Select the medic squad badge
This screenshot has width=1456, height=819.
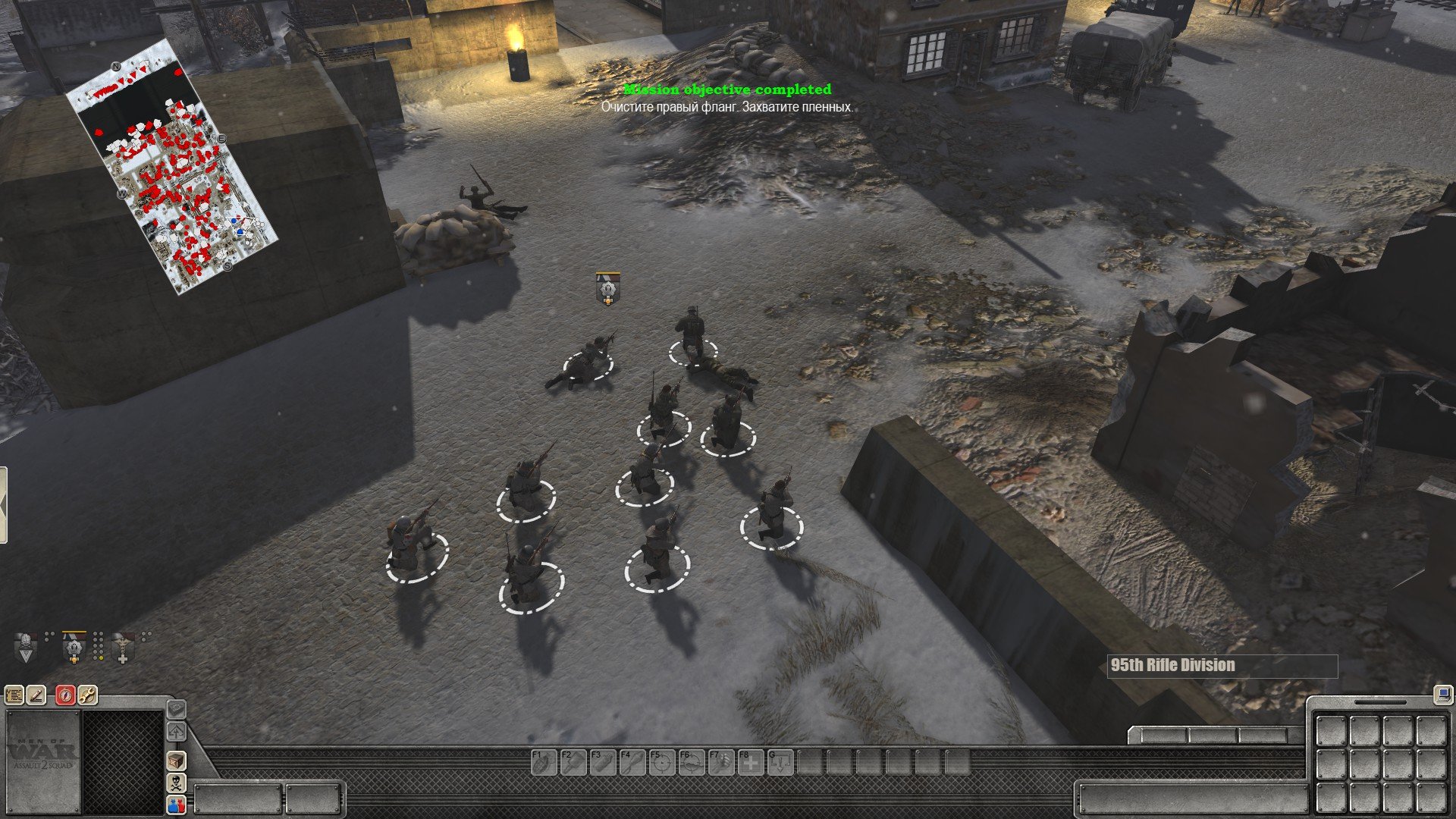click(x=122, y=648)
